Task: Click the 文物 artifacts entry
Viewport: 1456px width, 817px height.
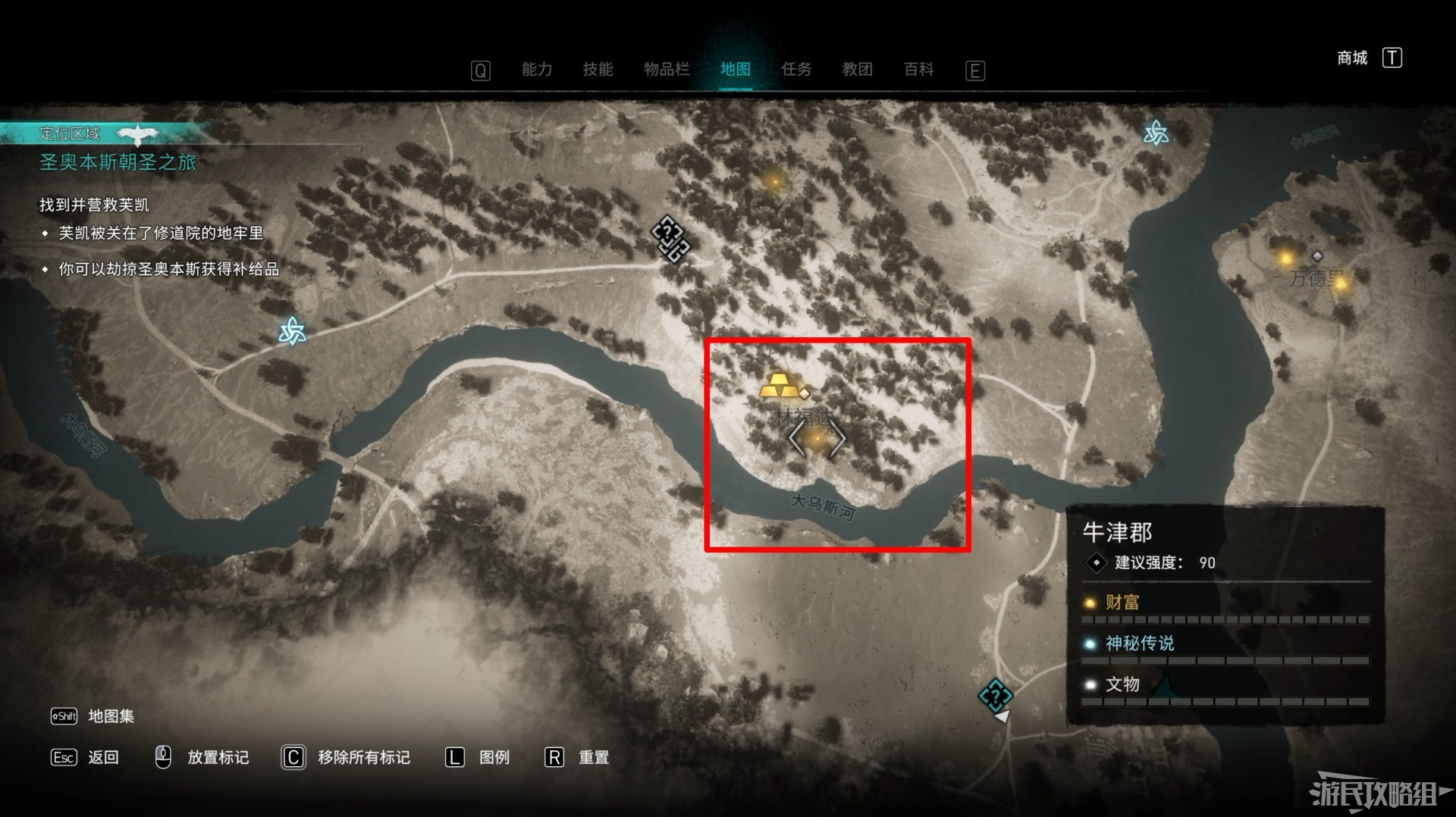Action: pos(1122,684)
